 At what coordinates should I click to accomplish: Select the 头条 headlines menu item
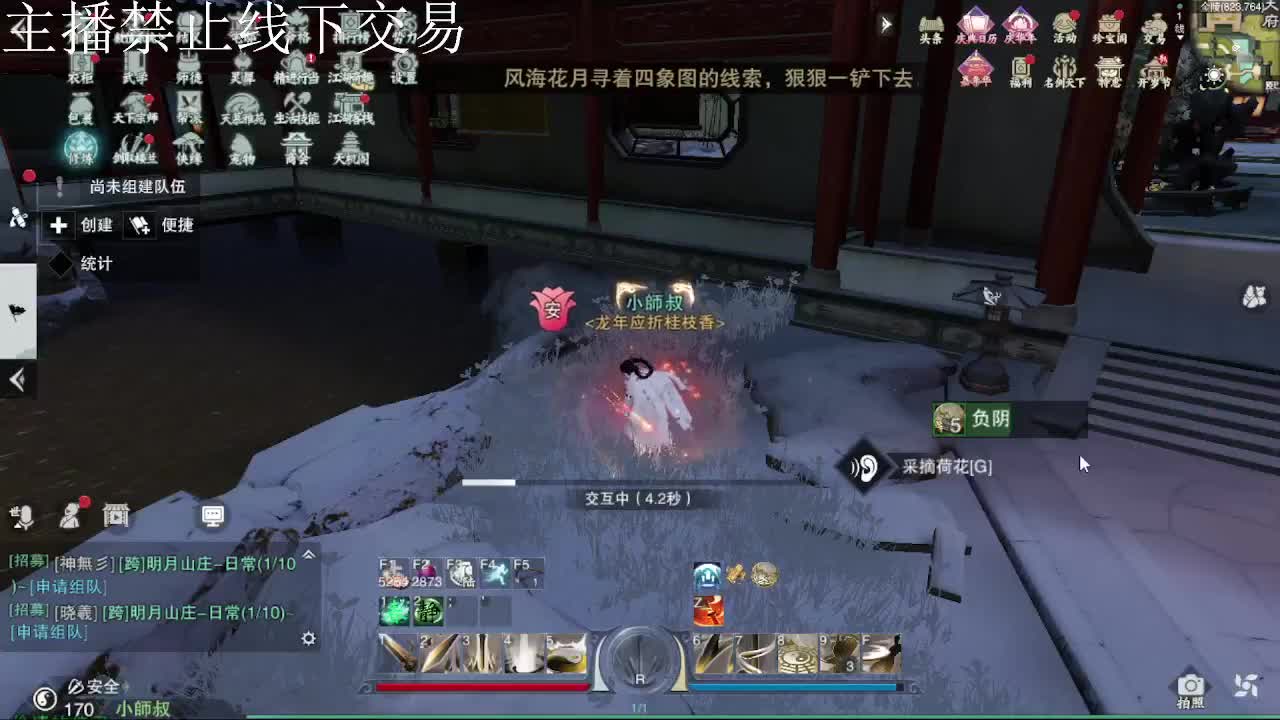coord(930,22)
